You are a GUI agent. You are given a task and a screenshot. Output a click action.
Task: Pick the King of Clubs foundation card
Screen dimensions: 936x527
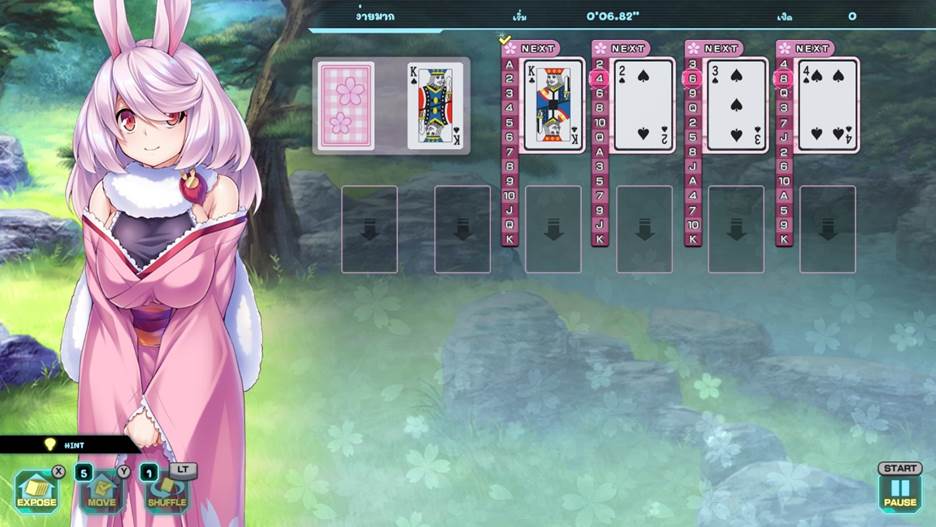(553, 105)
